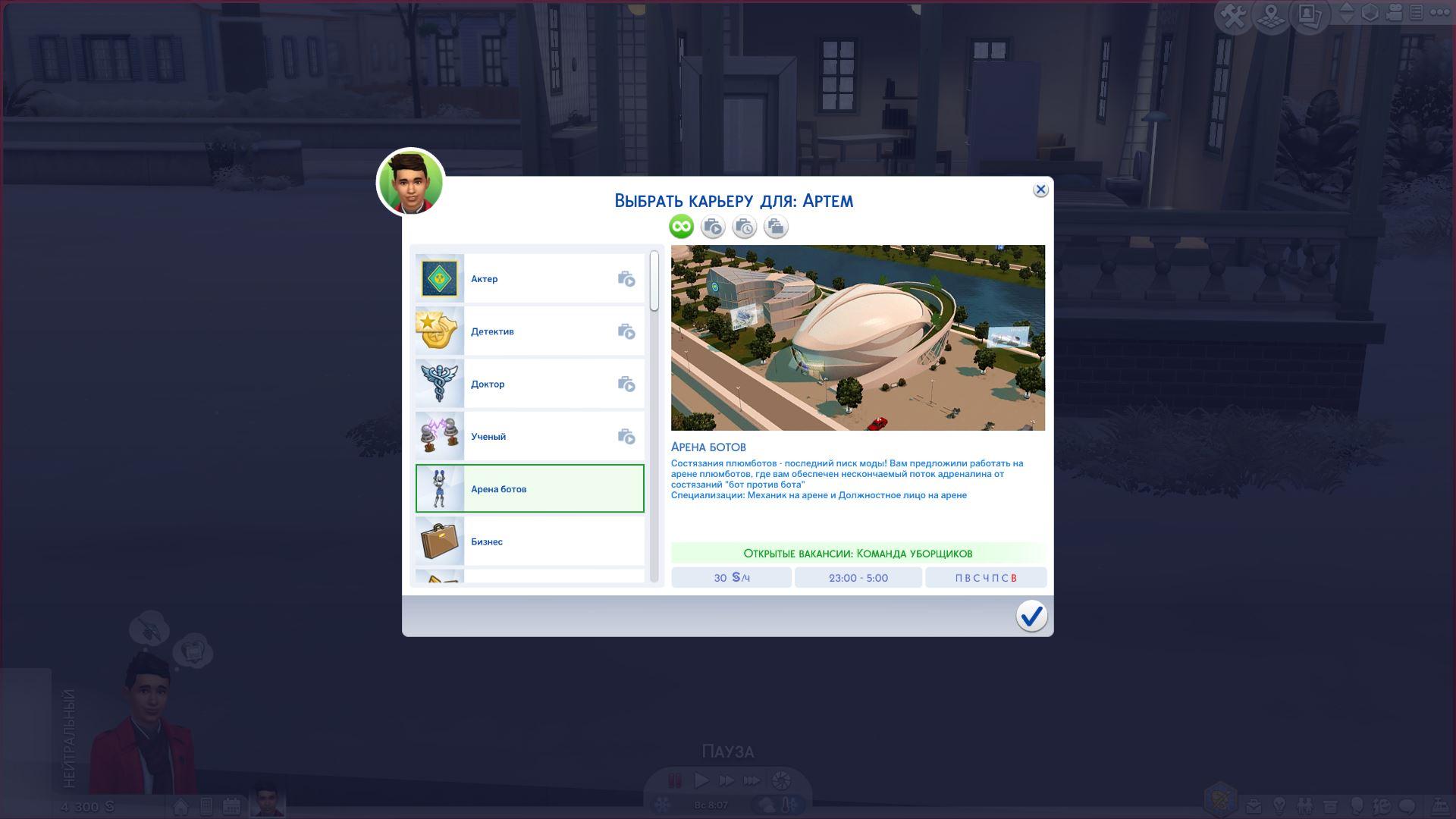This screenshot has height=819, width=1456.
Task: Select the Арена ботов career
Action: click(529, 489)
